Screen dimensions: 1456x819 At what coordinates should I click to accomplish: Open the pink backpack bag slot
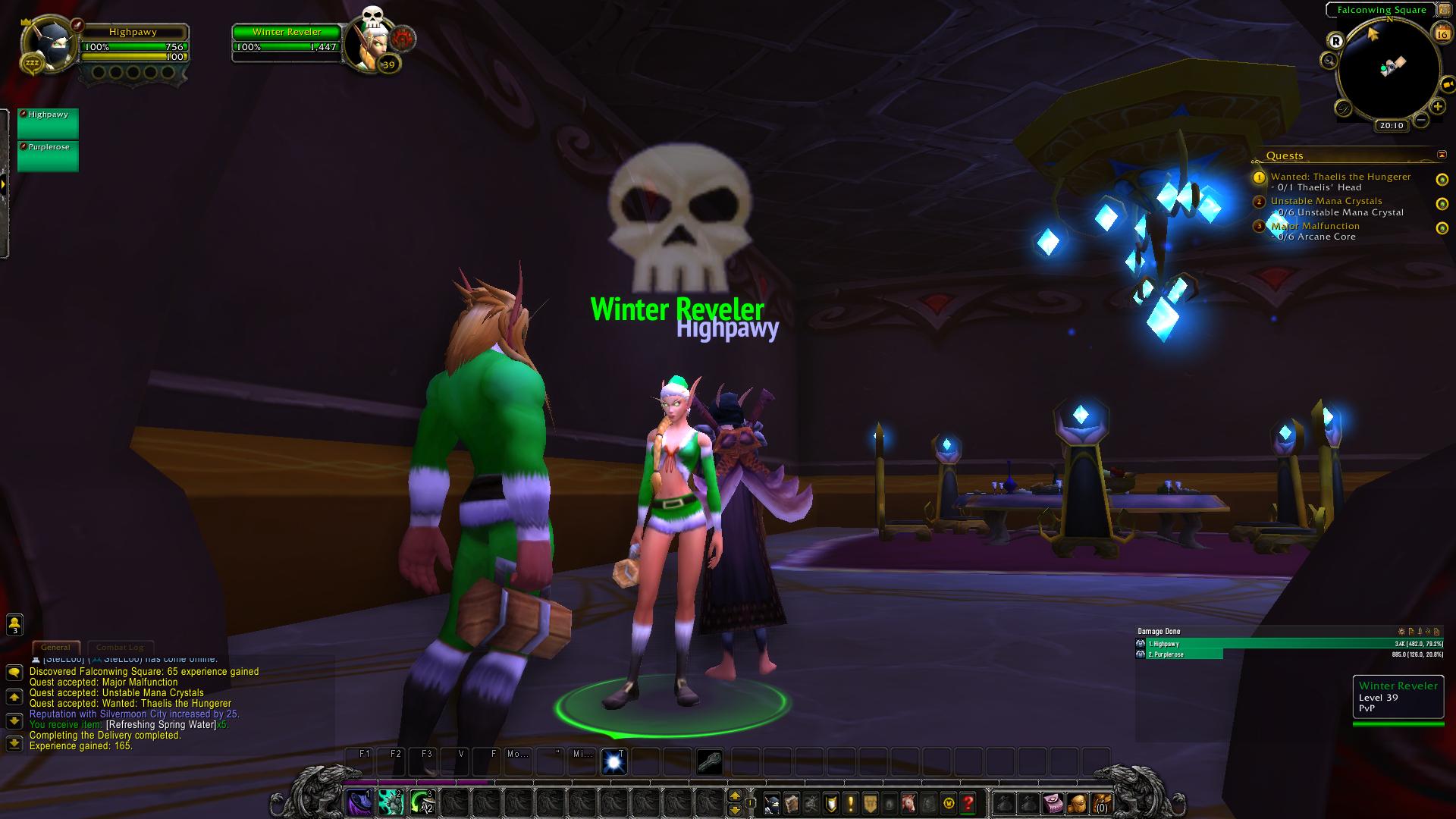coord(1052,802)
